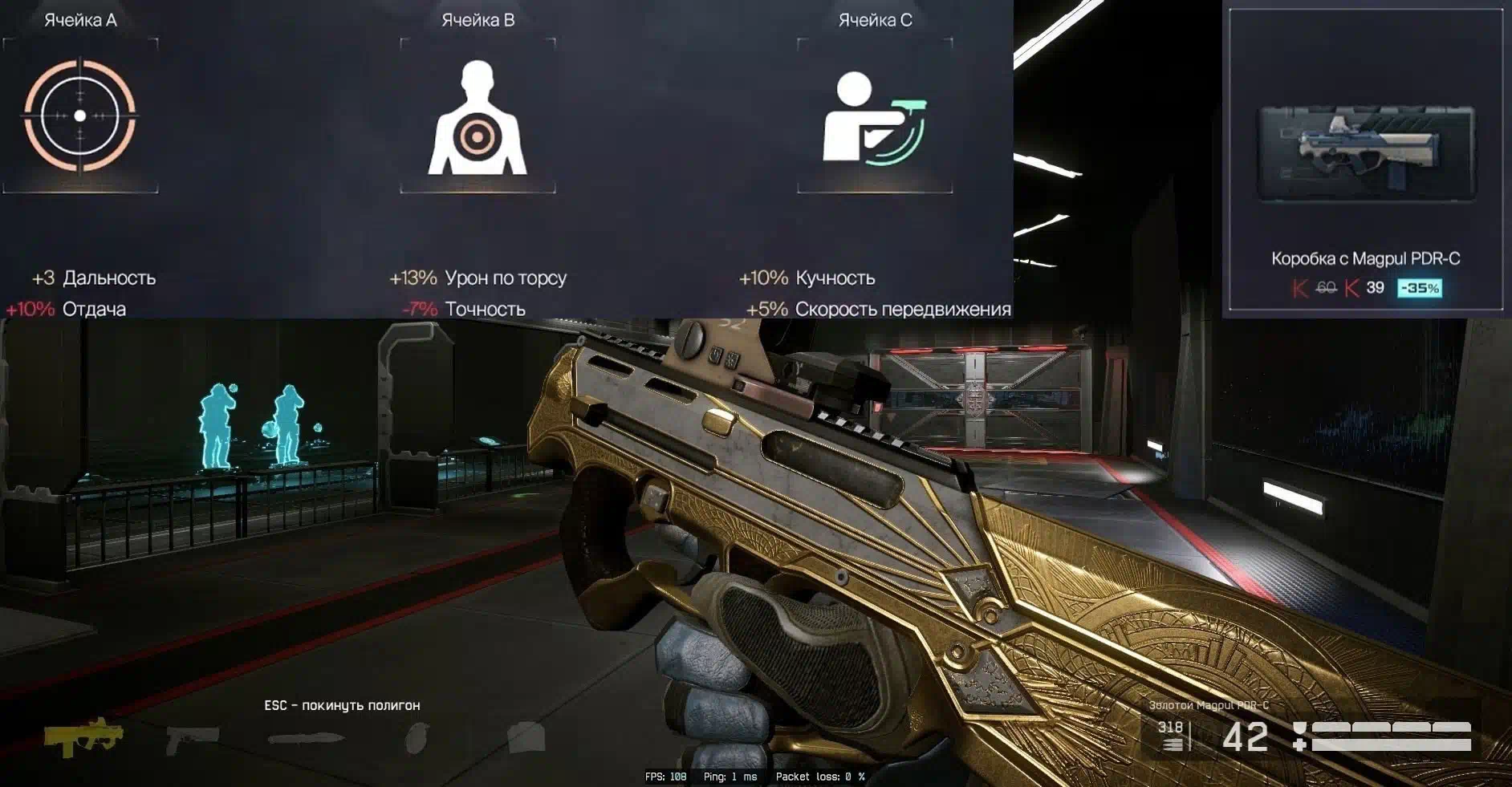Viewport: 1512px width, 787px height.
Task: Select the grenade slot
Action: [417, 738]
